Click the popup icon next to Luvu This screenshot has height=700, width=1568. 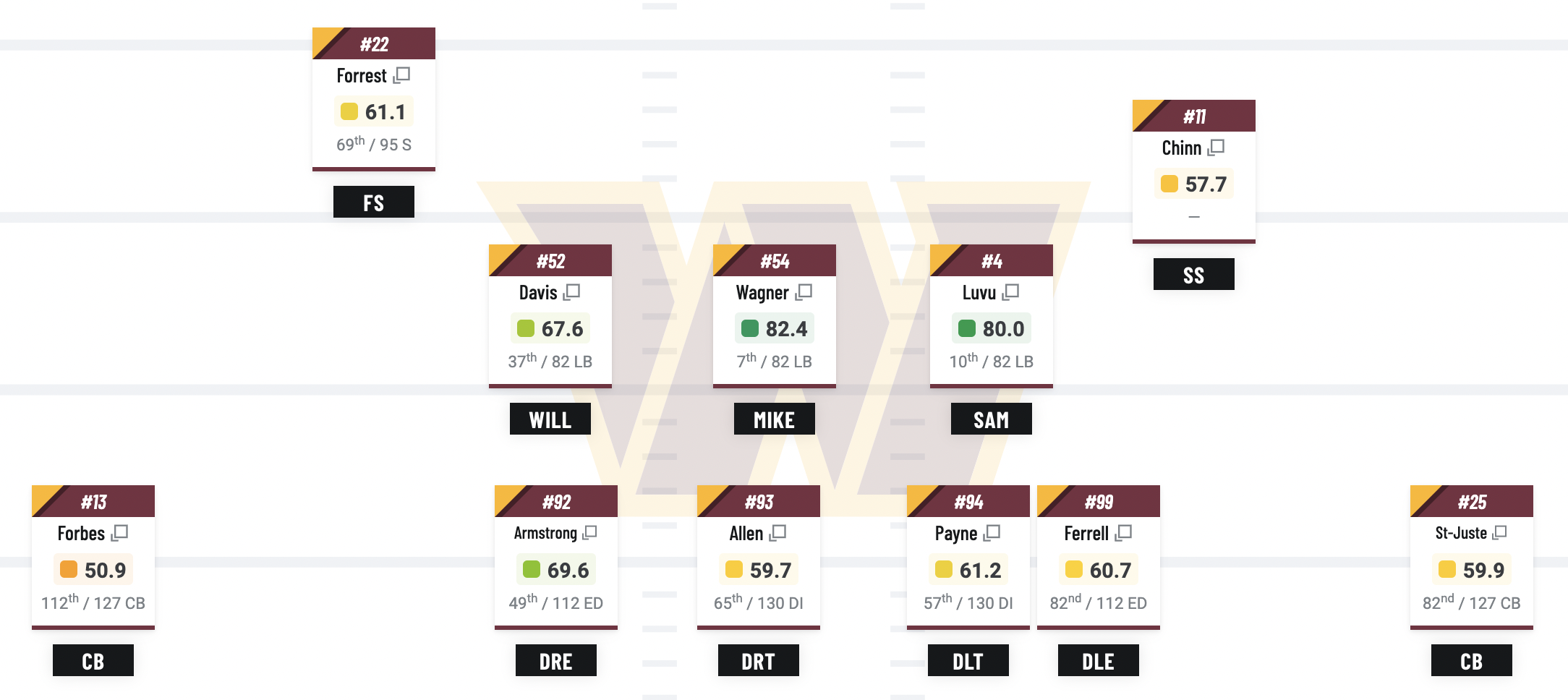(x=1010, y=292)
